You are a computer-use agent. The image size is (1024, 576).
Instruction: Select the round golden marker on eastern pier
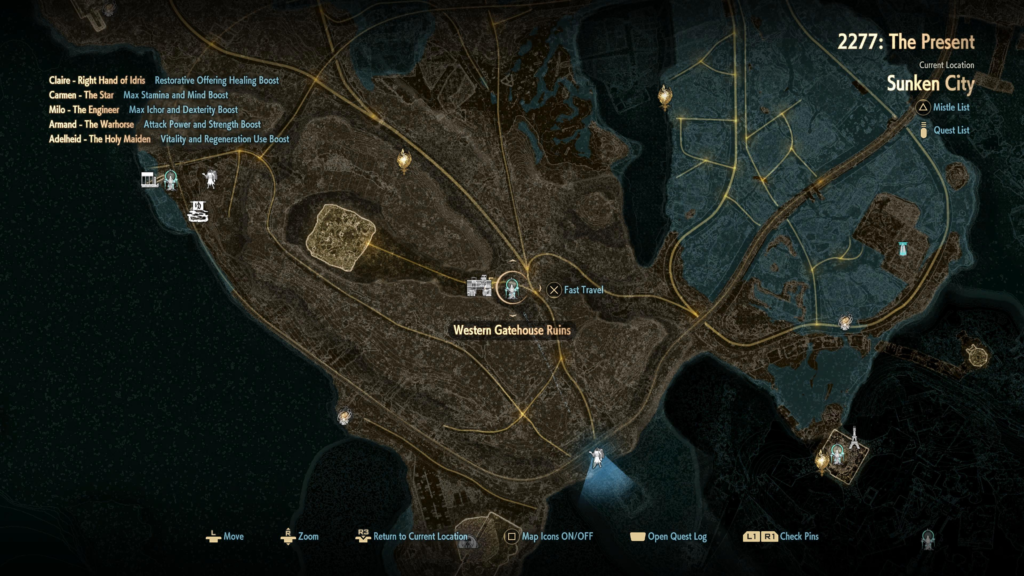[x=976, y=355]
